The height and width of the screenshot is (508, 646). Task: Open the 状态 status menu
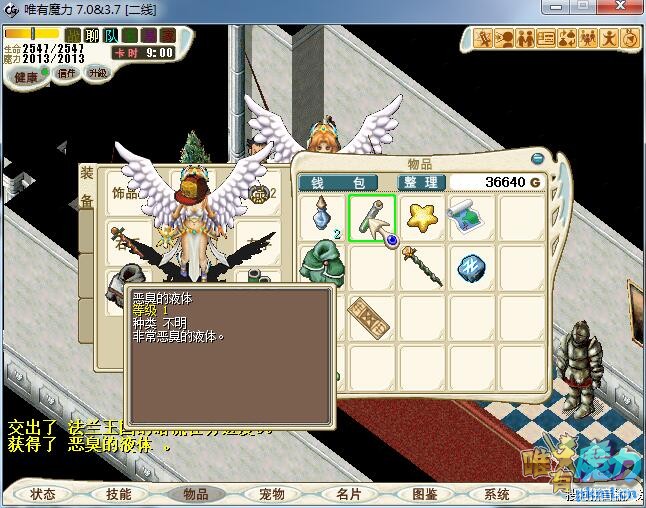43,494
